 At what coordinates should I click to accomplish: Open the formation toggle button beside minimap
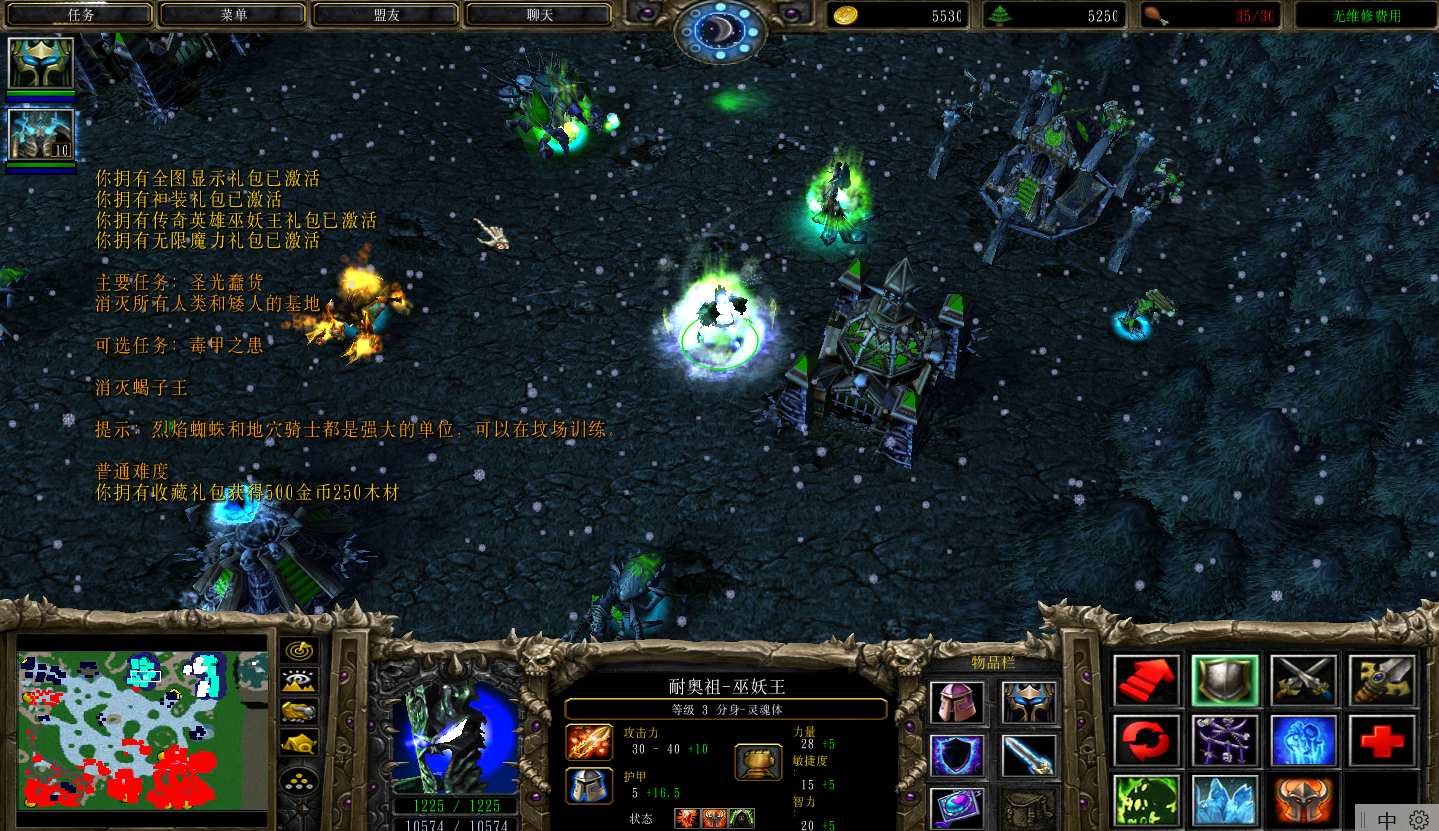299,779
